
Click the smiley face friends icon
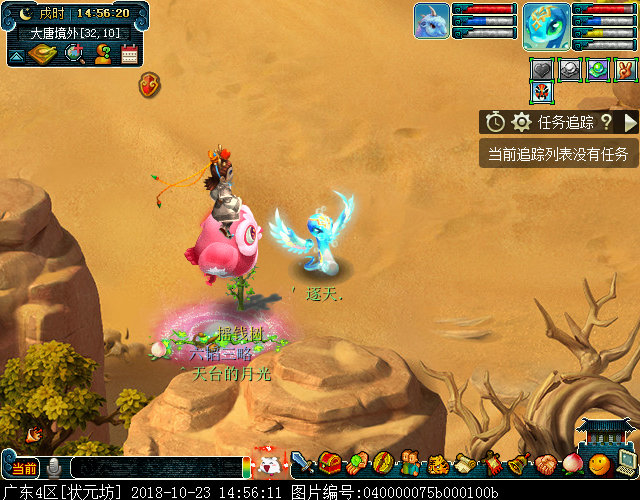[x=599, y=464]
